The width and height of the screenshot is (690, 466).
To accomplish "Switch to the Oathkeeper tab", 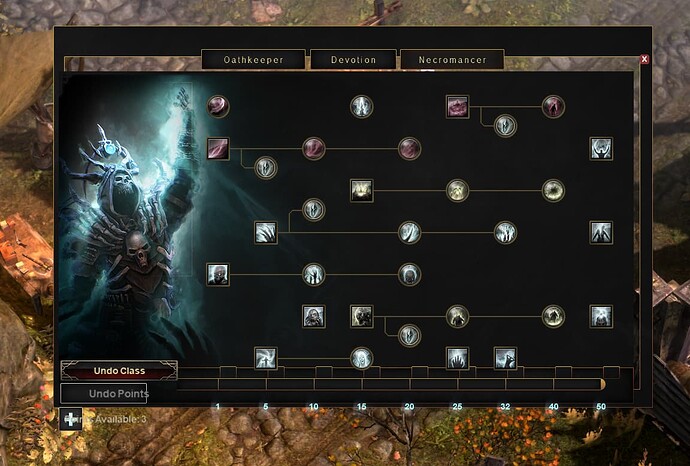I will click(x=253, y=60).
